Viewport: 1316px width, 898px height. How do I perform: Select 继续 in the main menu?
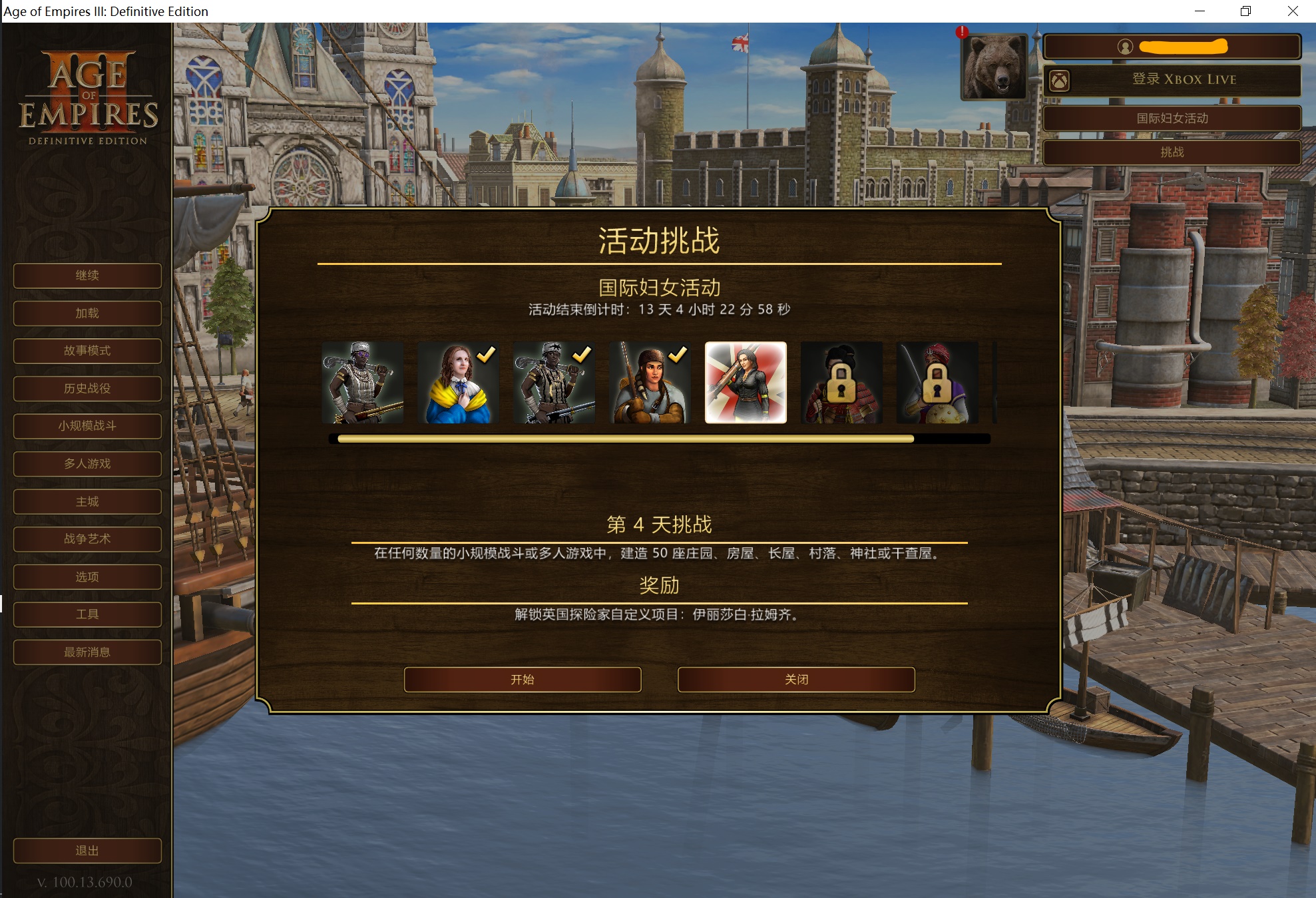coord(87,276)
